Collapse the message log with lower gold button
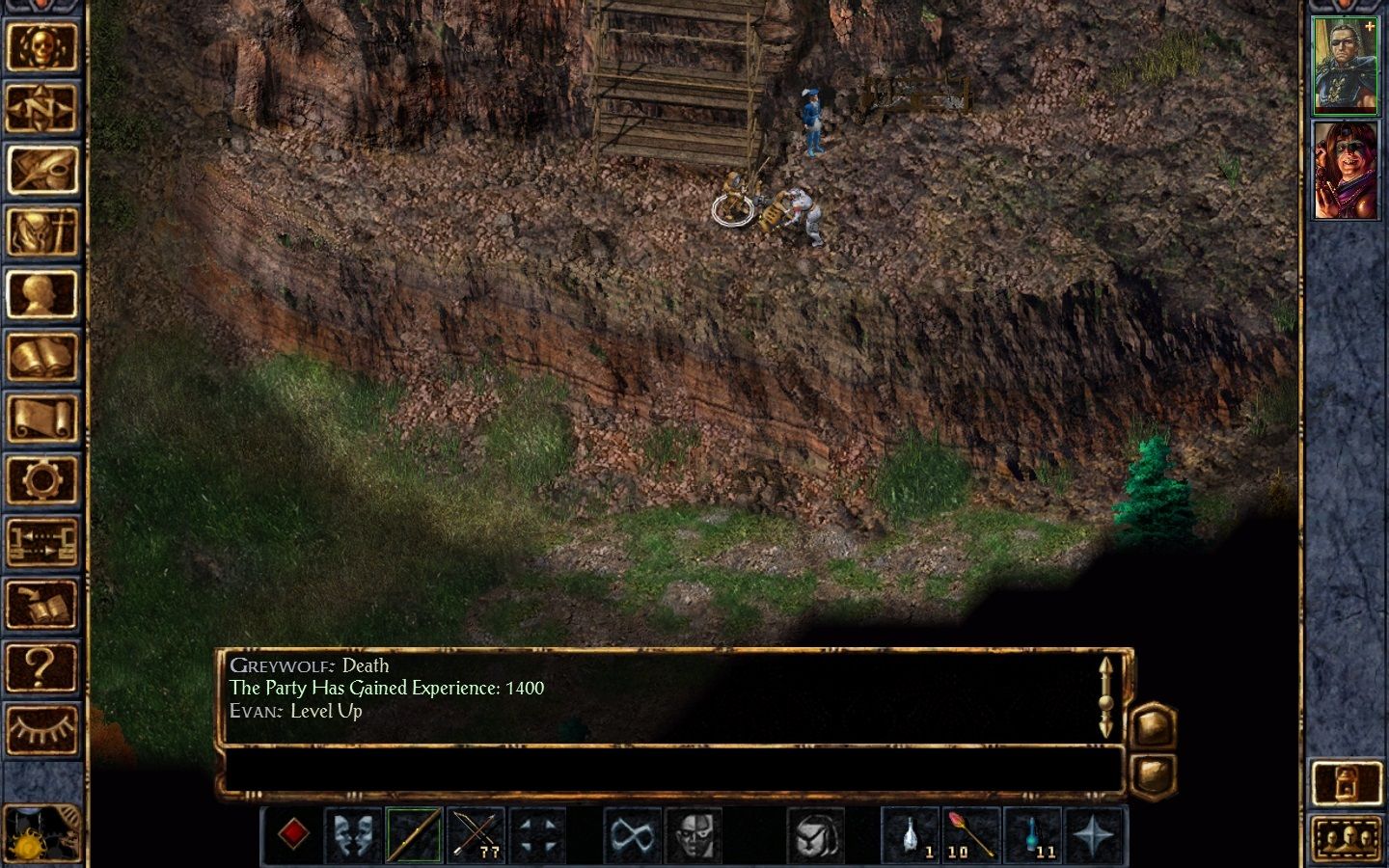Screen dimensions: 1389x868 point(1154,772)
